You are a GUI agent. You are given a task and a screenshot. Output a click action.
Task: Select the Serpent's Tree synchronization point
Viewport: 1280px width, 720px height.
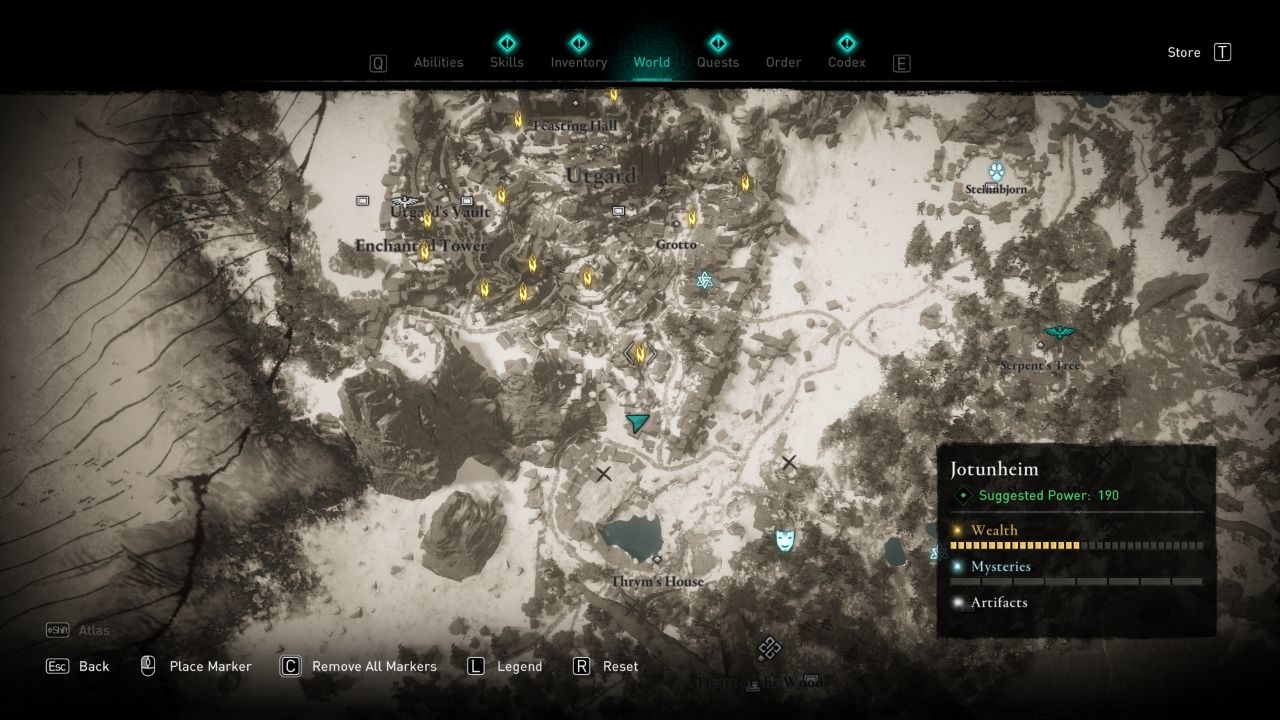[x=1058, y=333]
